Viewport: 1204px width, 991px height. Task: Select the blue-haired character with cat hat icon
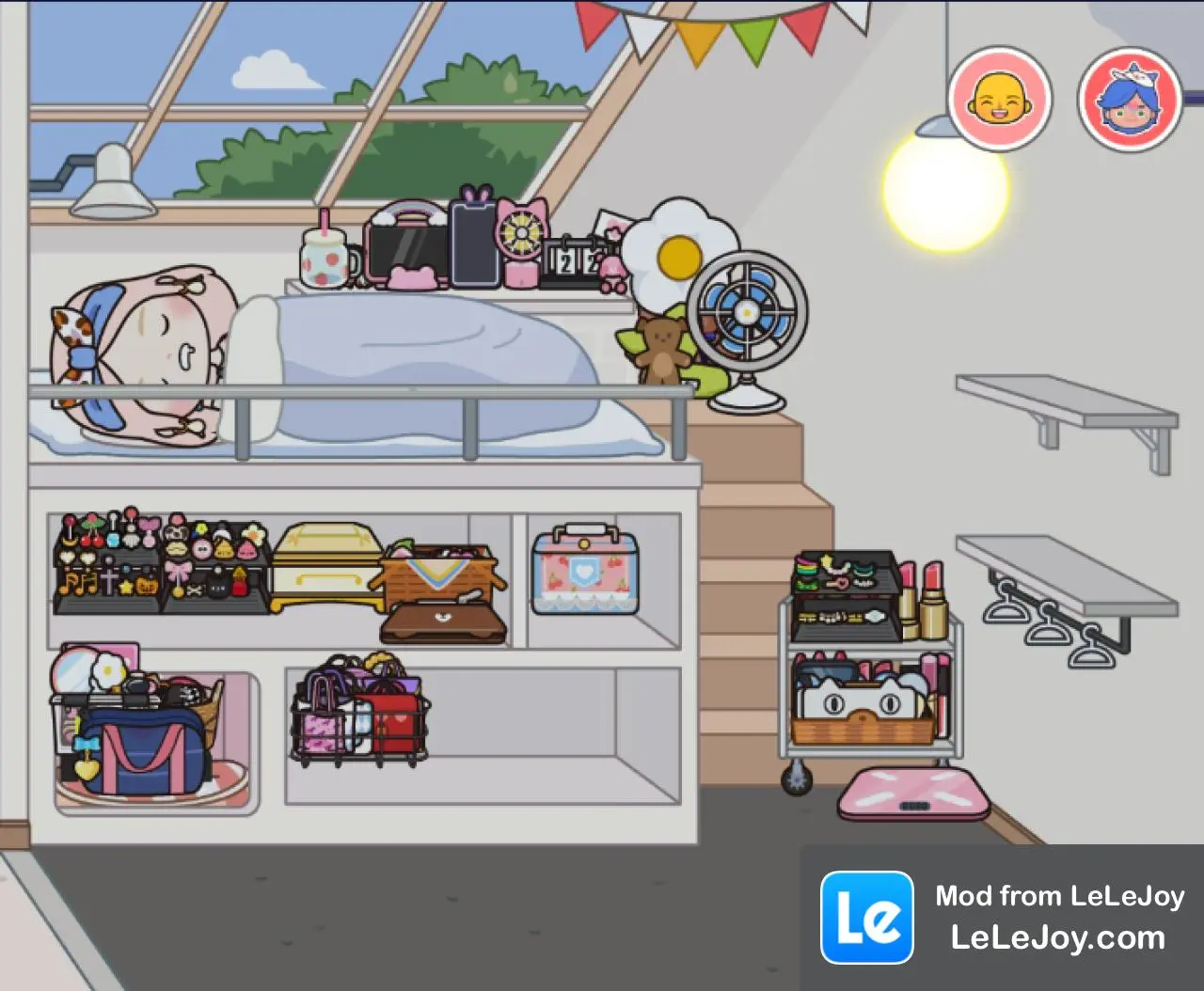1129,99
